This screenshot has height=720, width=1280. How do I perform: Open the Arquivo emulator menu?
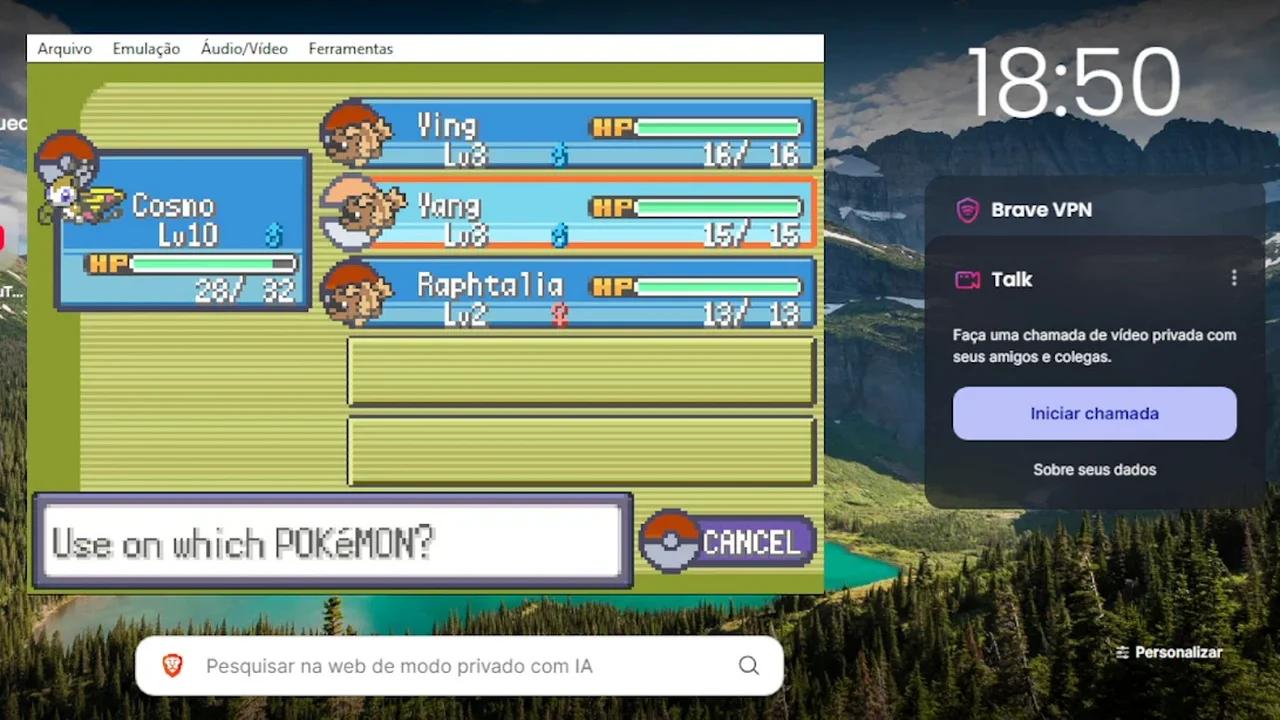tap(65, 48)
